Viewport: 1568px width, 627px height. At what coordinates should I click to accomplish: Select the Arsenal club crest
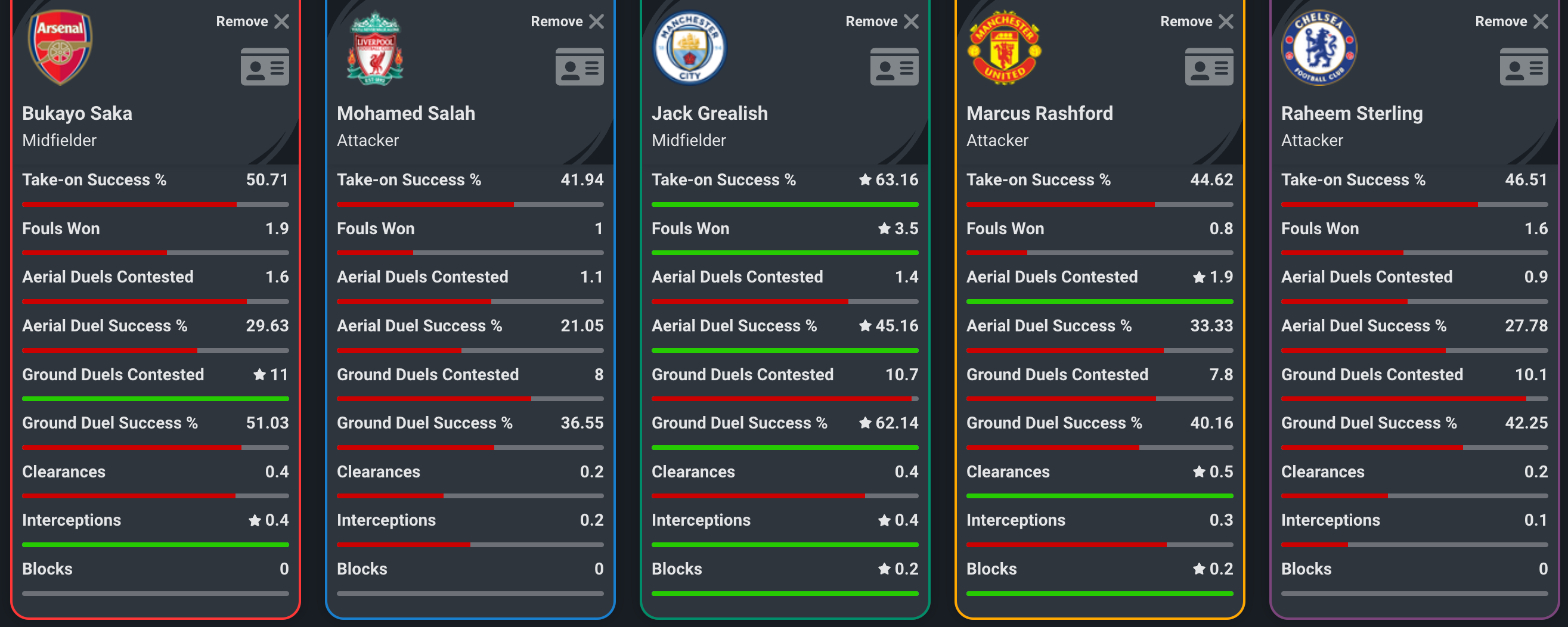click(60, 48)
